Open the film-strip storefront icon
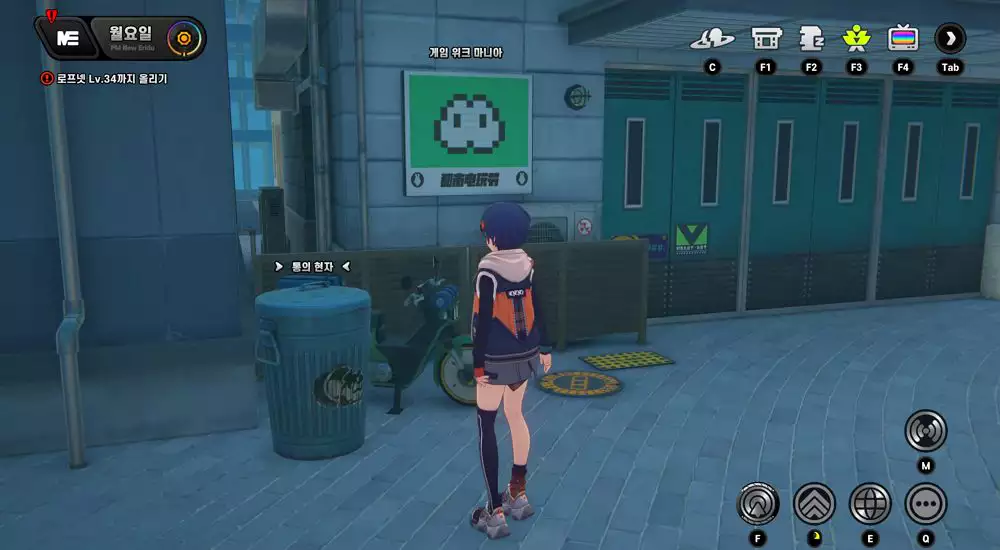The width and height of the screenshot is (1000, 550). point(766,39)
